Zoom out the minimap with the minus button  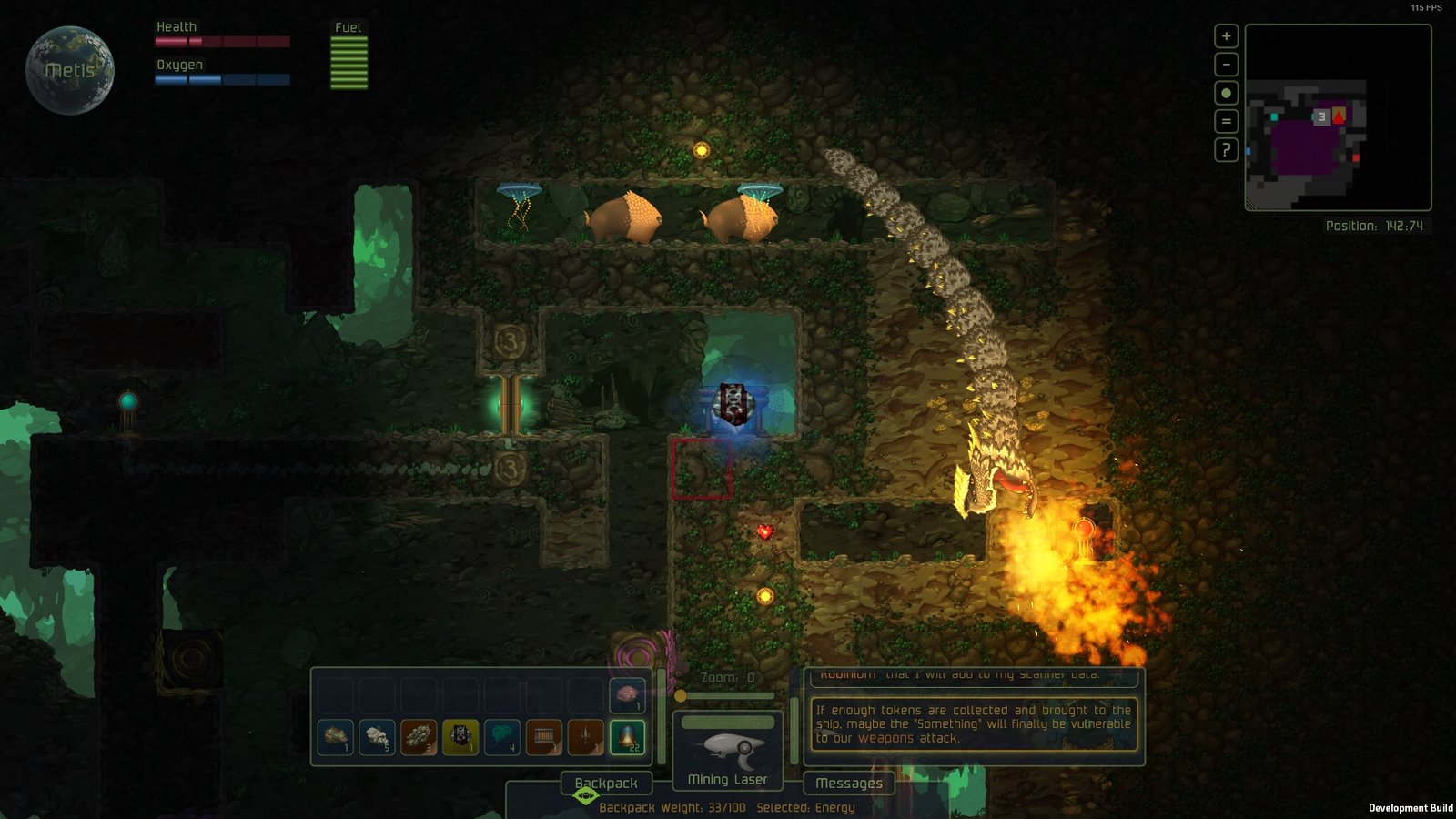pyautogui.click(x=1226, y=65)
